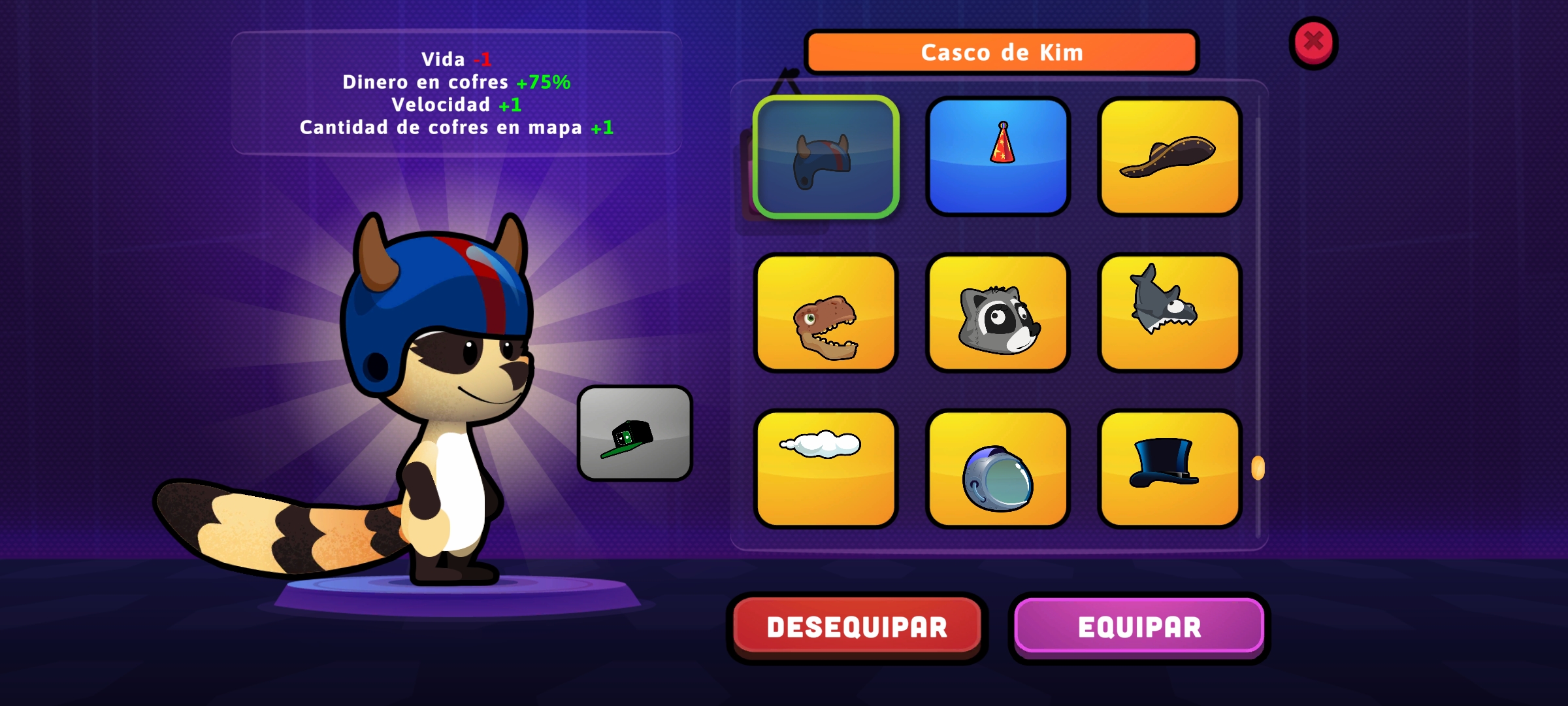Close the hat selection screen
Screen dimensions: 1568x706
pos(1313,42)
